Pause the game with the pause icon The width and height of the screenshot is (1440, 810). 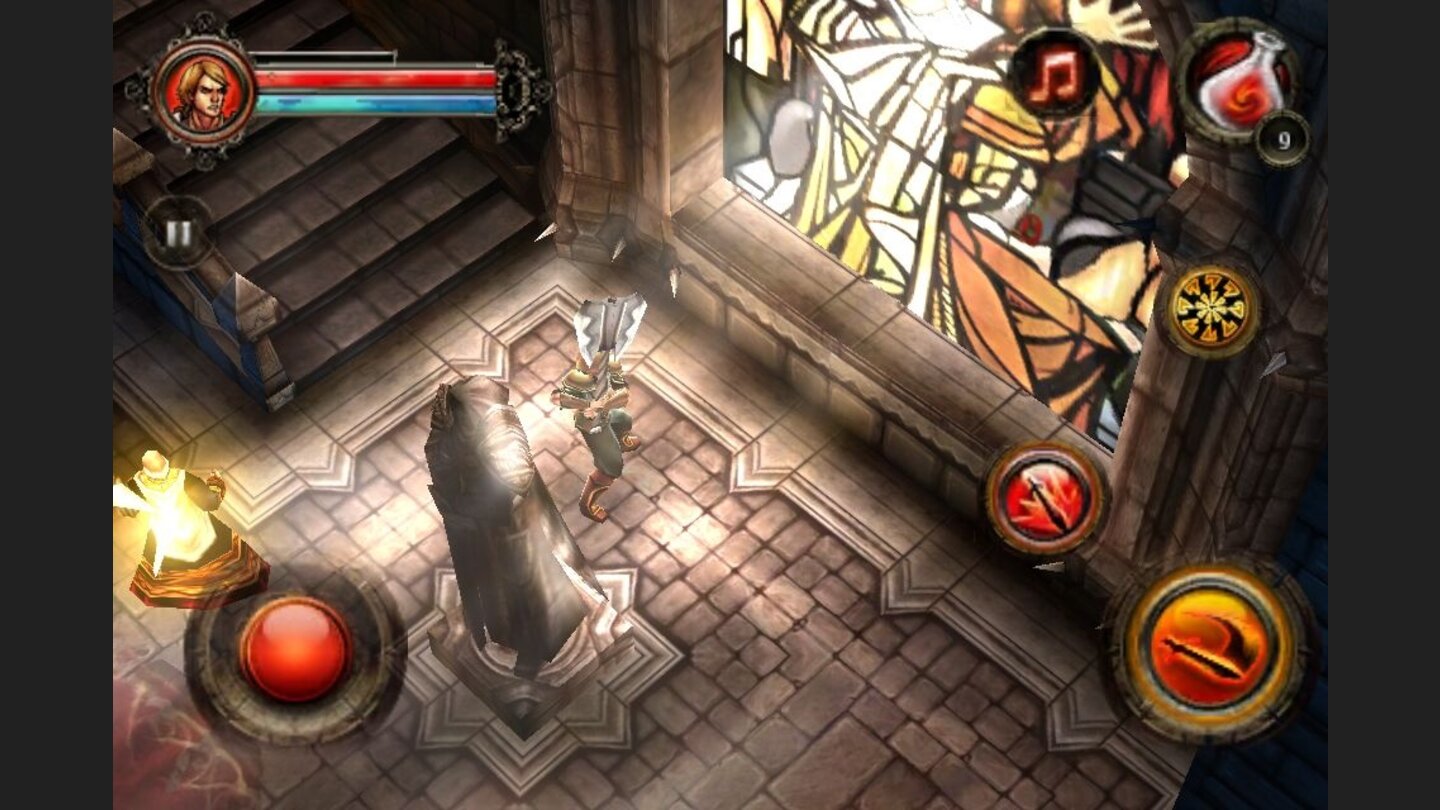tap(178, 232)
